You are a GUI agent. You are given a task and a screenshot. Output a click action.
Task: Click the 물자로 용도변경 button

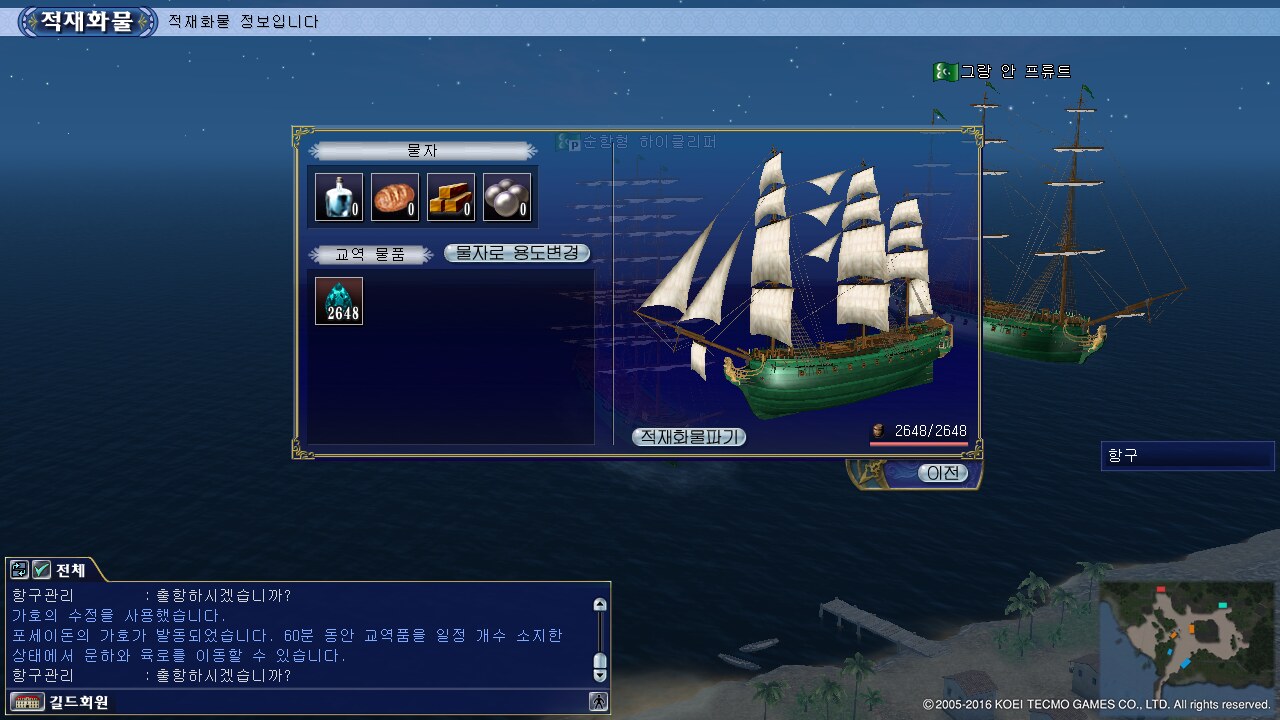pyautogui.click(x=517, y=254)
